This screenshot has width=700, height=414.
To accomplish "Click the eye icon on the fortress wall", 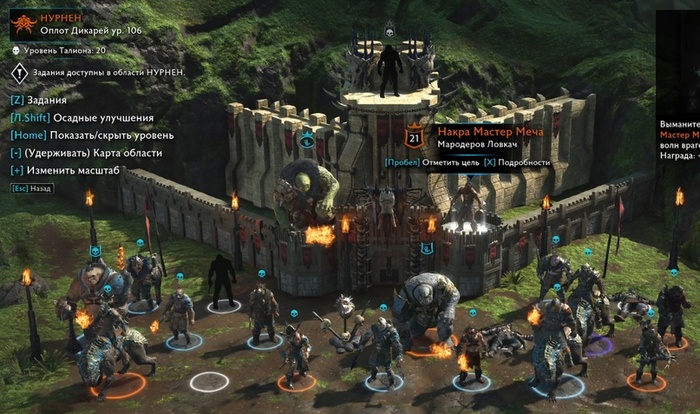I will tap(307, 139).
